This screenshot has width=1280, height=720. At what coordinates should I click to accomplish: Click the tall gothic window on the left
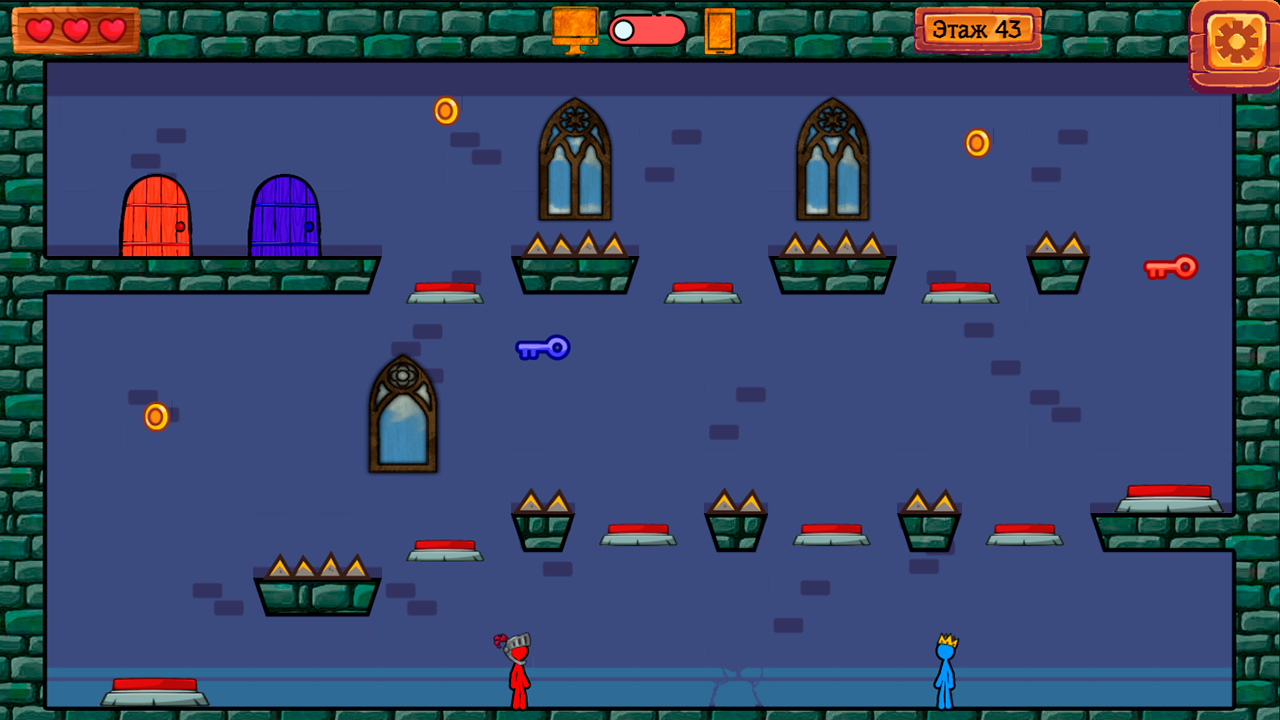coord(403,415)
